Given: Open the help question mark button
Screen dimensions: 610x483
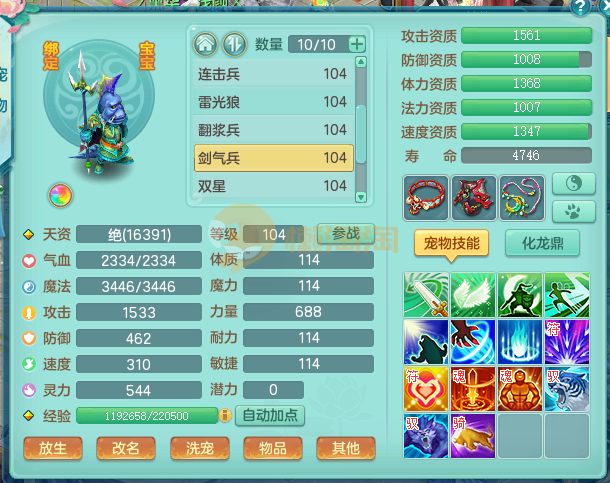Looking at the screenshot, I should click(580, 7).
